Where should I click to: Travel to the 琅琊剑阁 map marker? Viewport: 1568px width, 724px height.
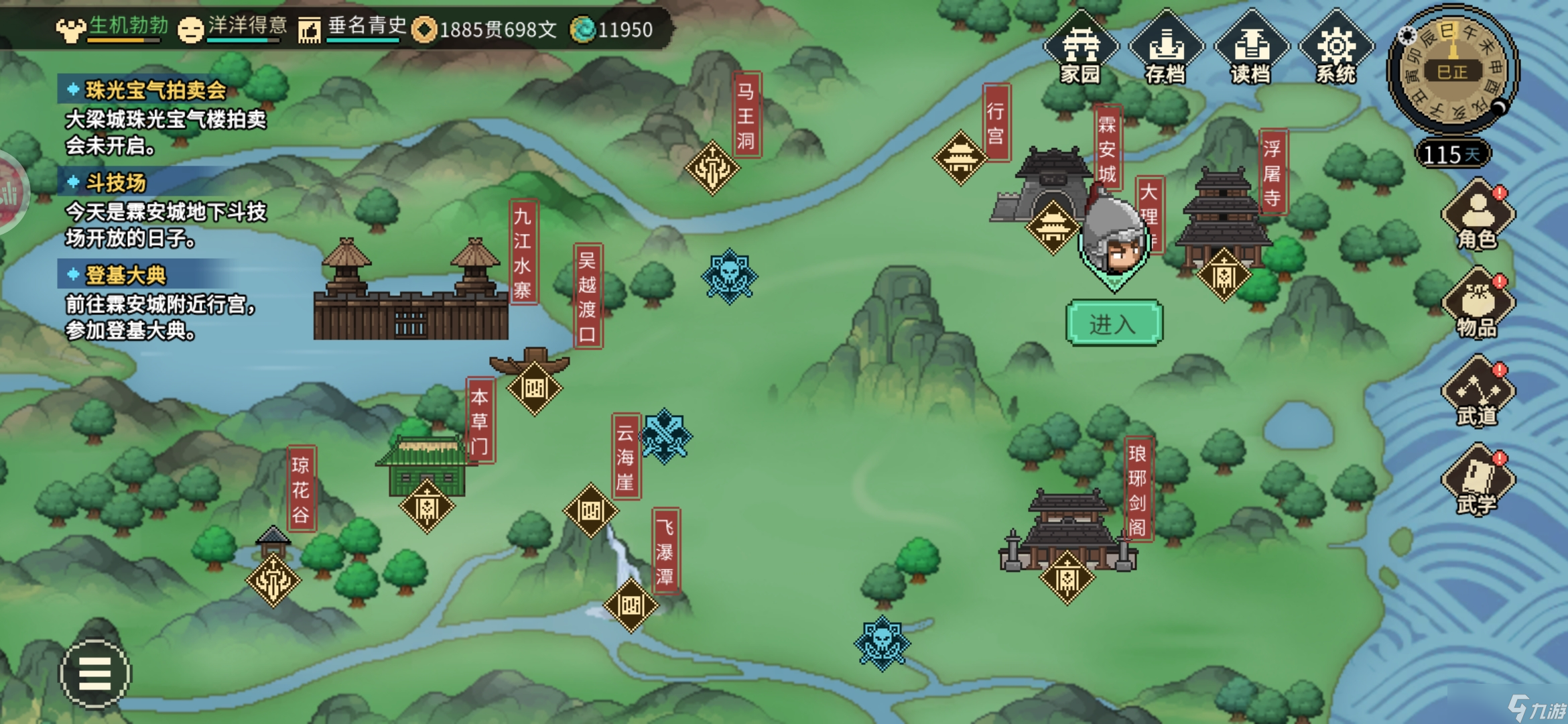click(1067, 577)
